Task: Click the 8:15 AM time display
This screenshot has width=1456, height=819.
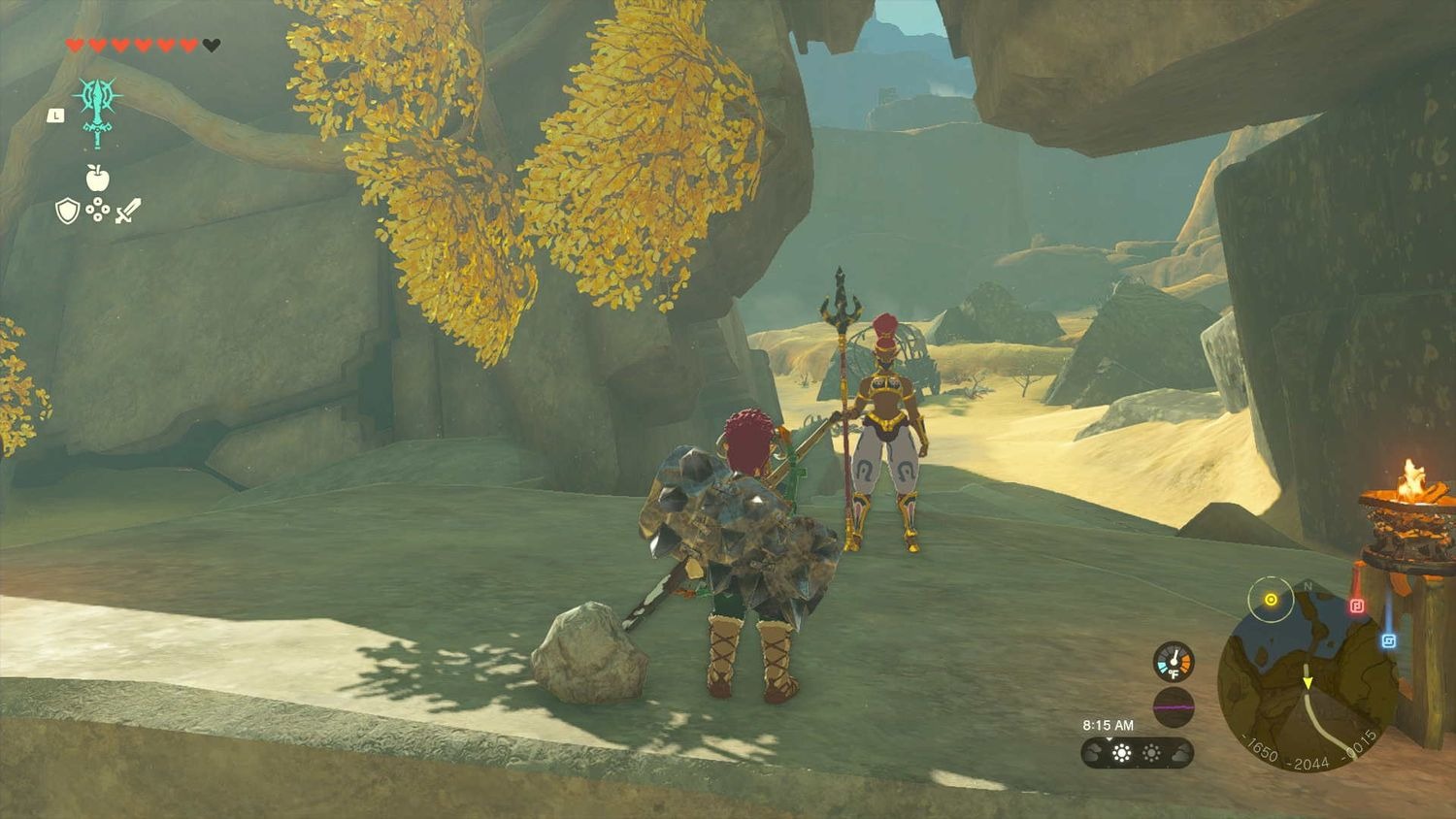Action: [x=1109, y=724]
